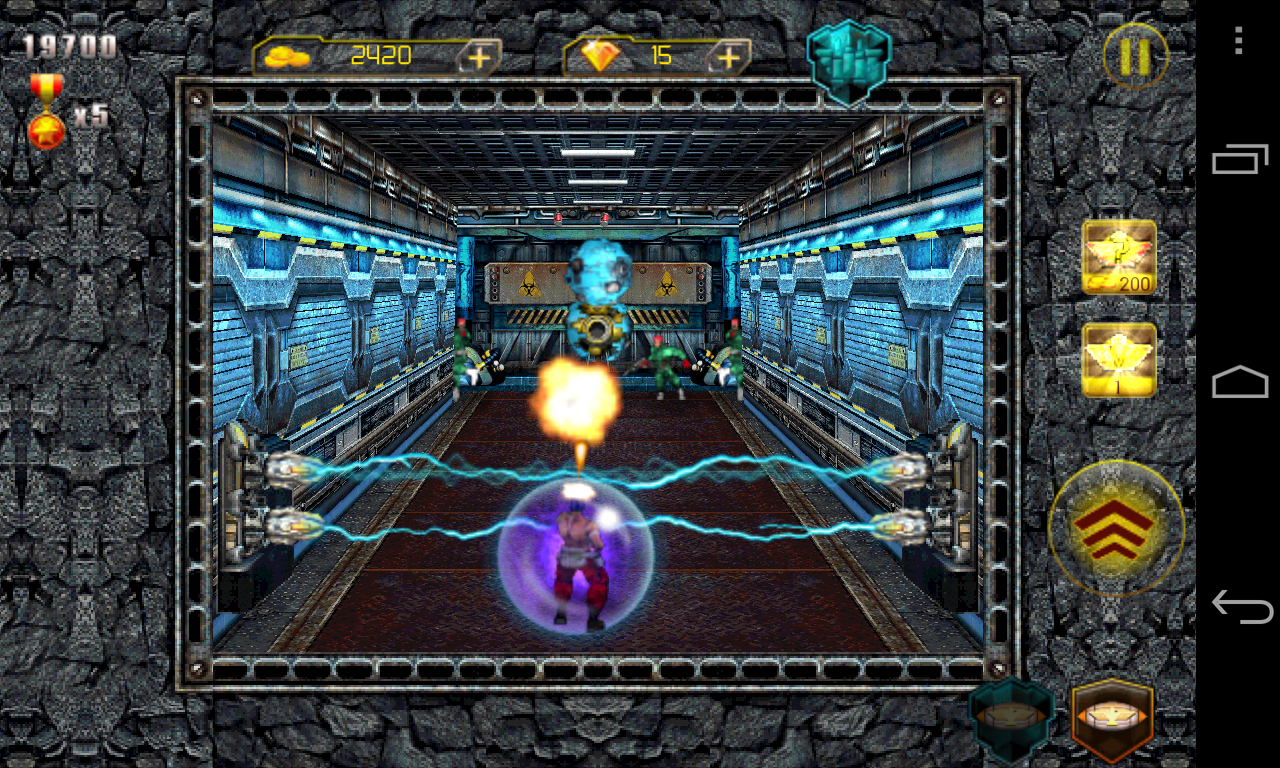Viewport: 1280px width, 768px height.
Task: Tap the gold coin icon in the currency bar
Action: [x=289, y=56]
